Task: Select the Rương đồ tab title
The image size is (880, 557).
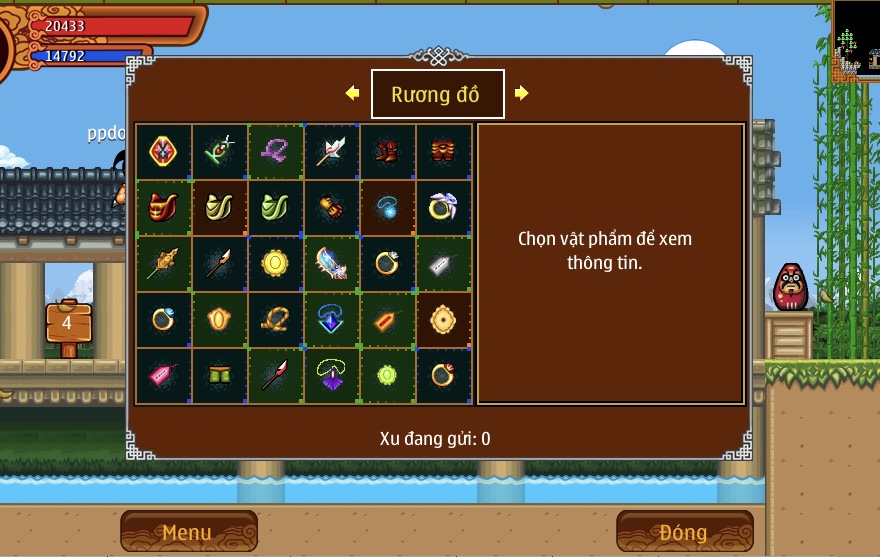Action: (x=437, y=94)
